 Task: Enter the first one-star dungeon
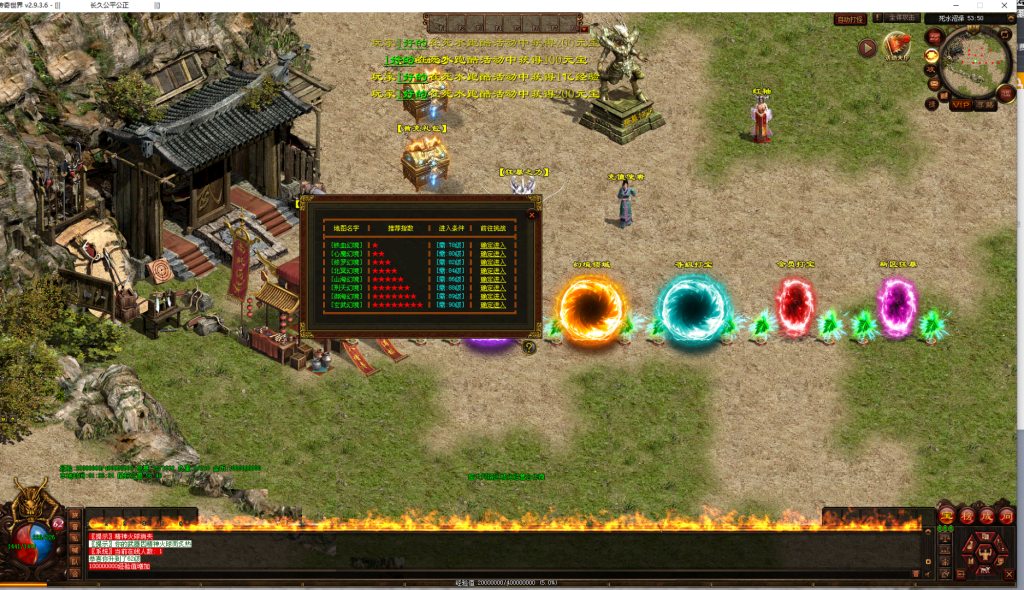point(493,244)
